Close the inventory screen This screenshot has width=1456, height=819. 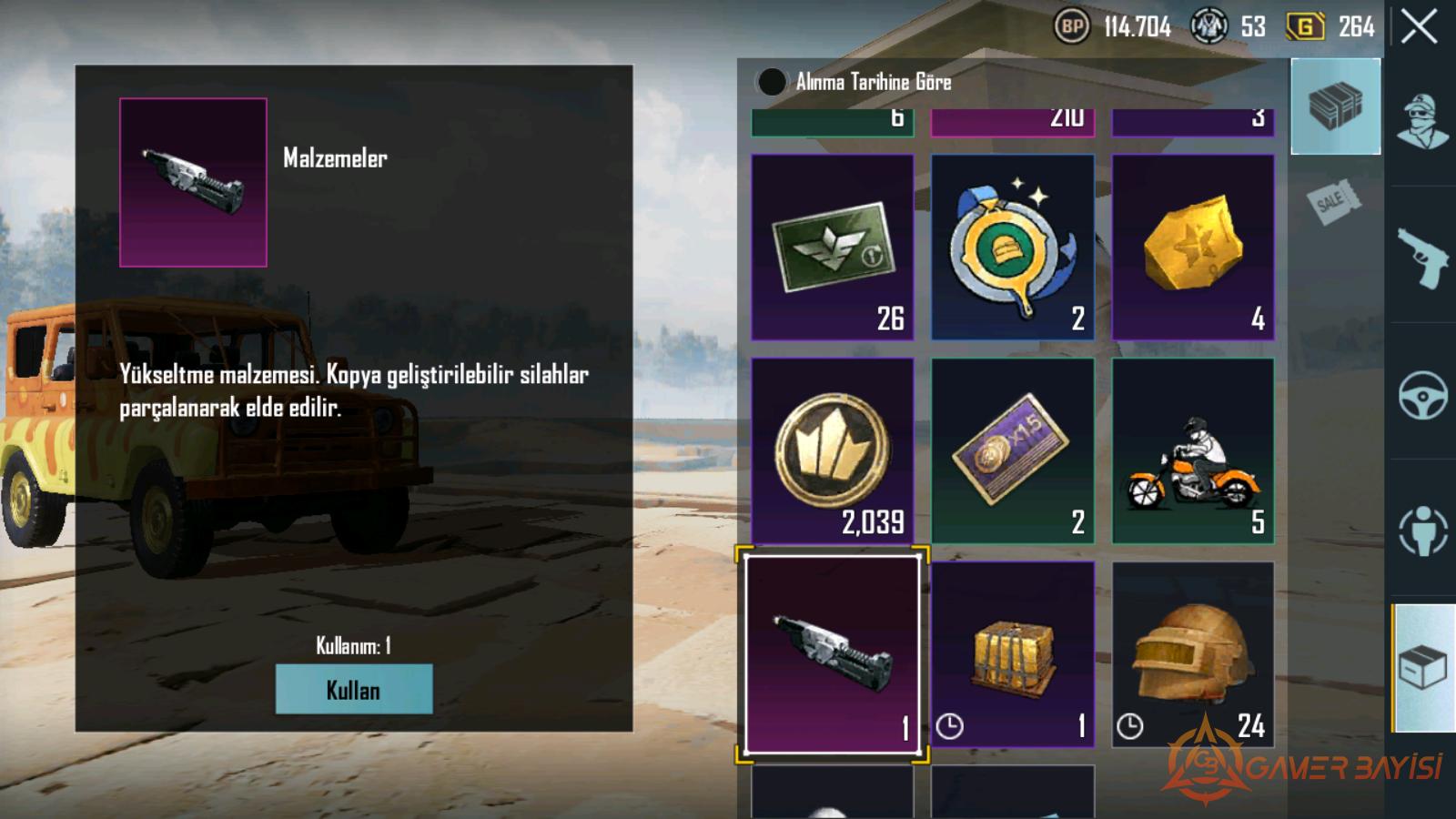[x=1419, y=26]
